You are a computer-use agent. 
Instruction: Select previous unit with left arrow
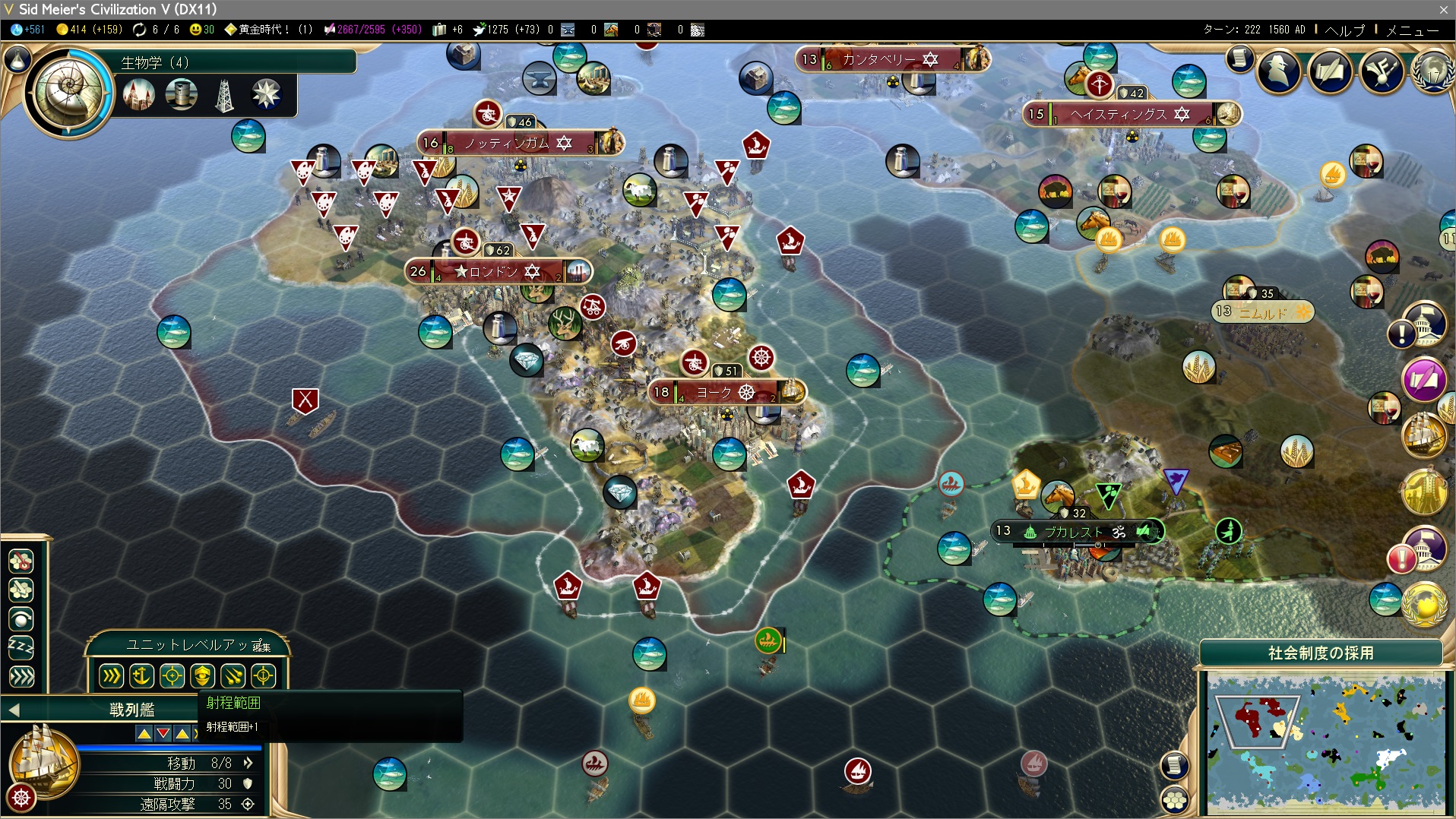click(x=14, y=710)
